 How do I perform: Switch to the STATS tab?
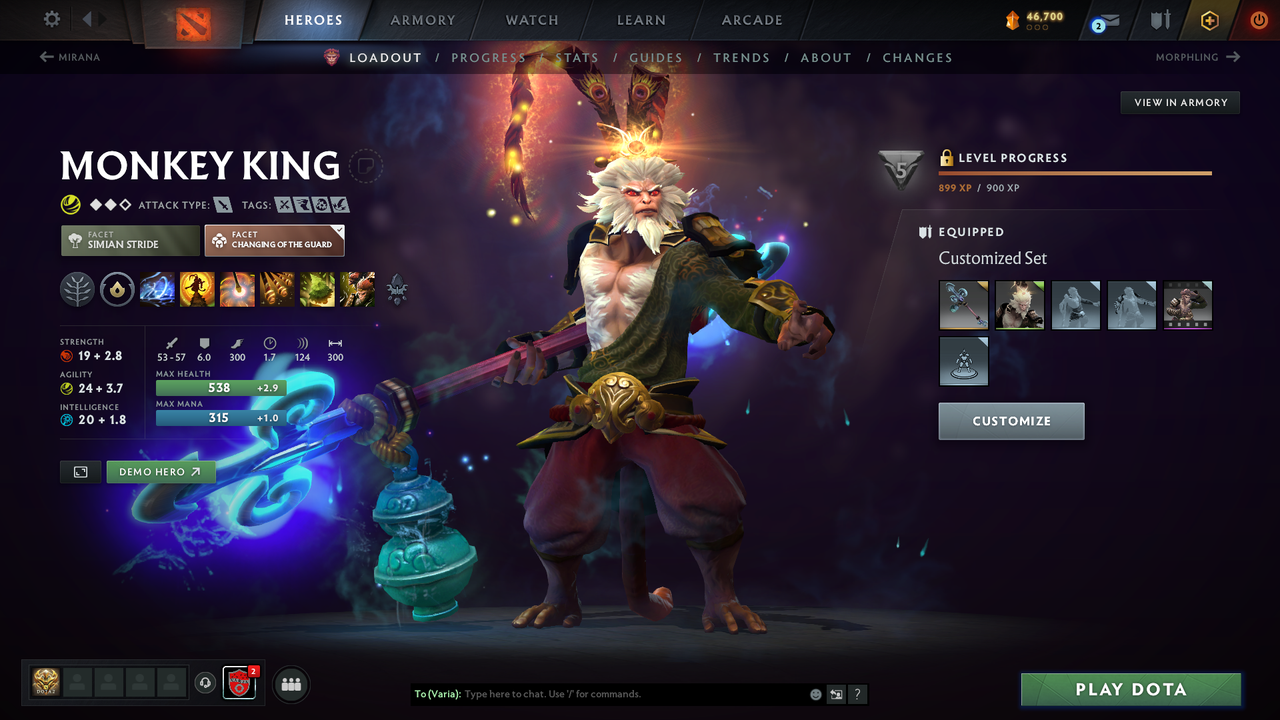(x=578, y=57)
